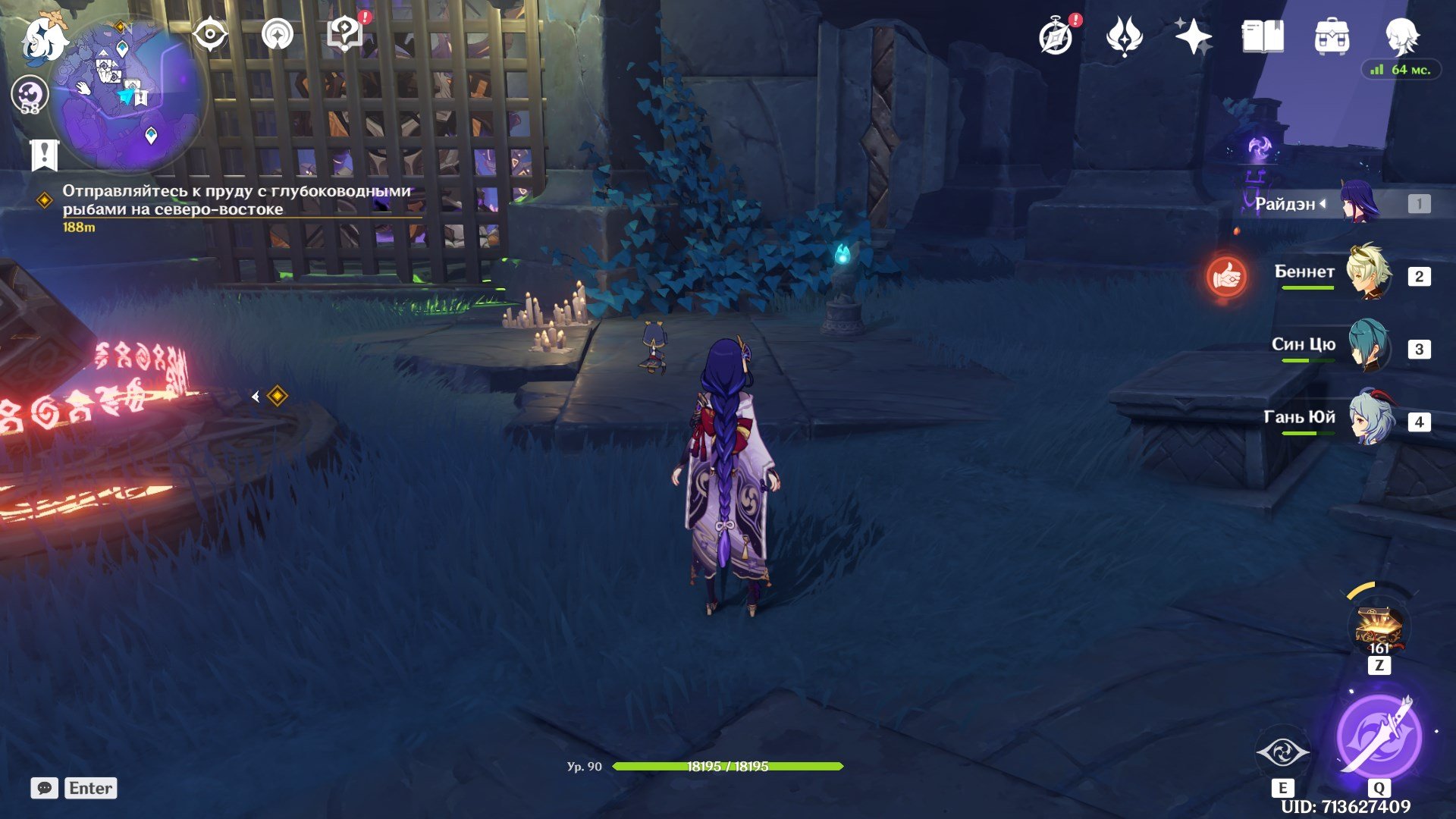Open the backpack inventory
Image resolution: width=1456 pixels, height=819 pixels.
[1332, 36]
